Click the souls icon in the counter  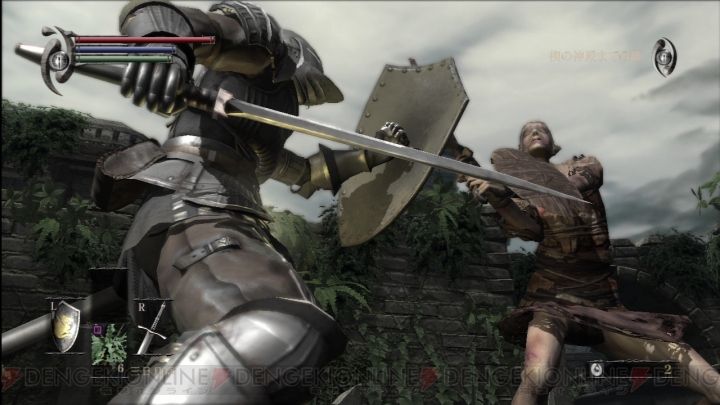tap(596, 370)
